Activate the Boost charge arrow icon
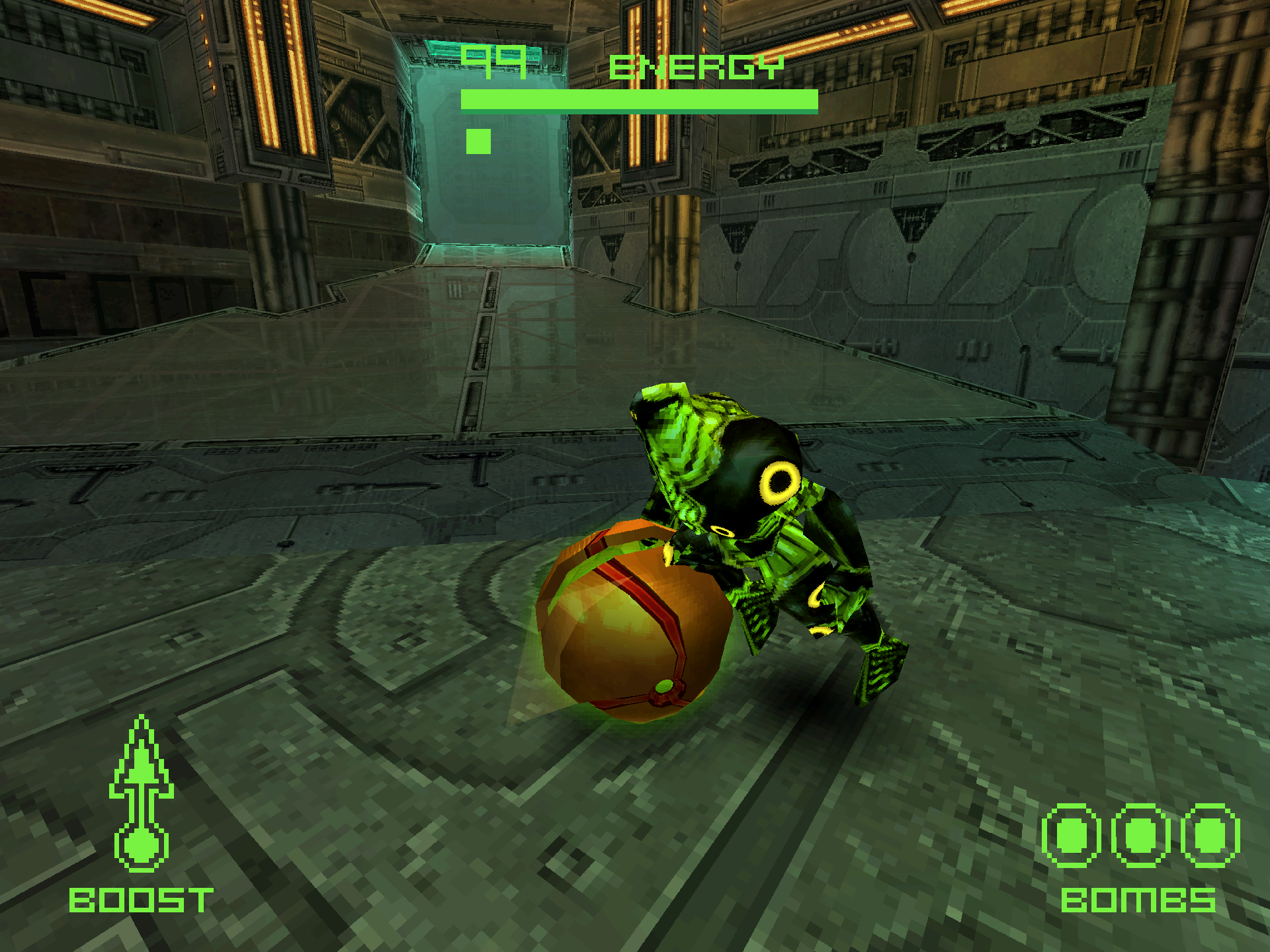1270x952 pixels. [141, 793]
